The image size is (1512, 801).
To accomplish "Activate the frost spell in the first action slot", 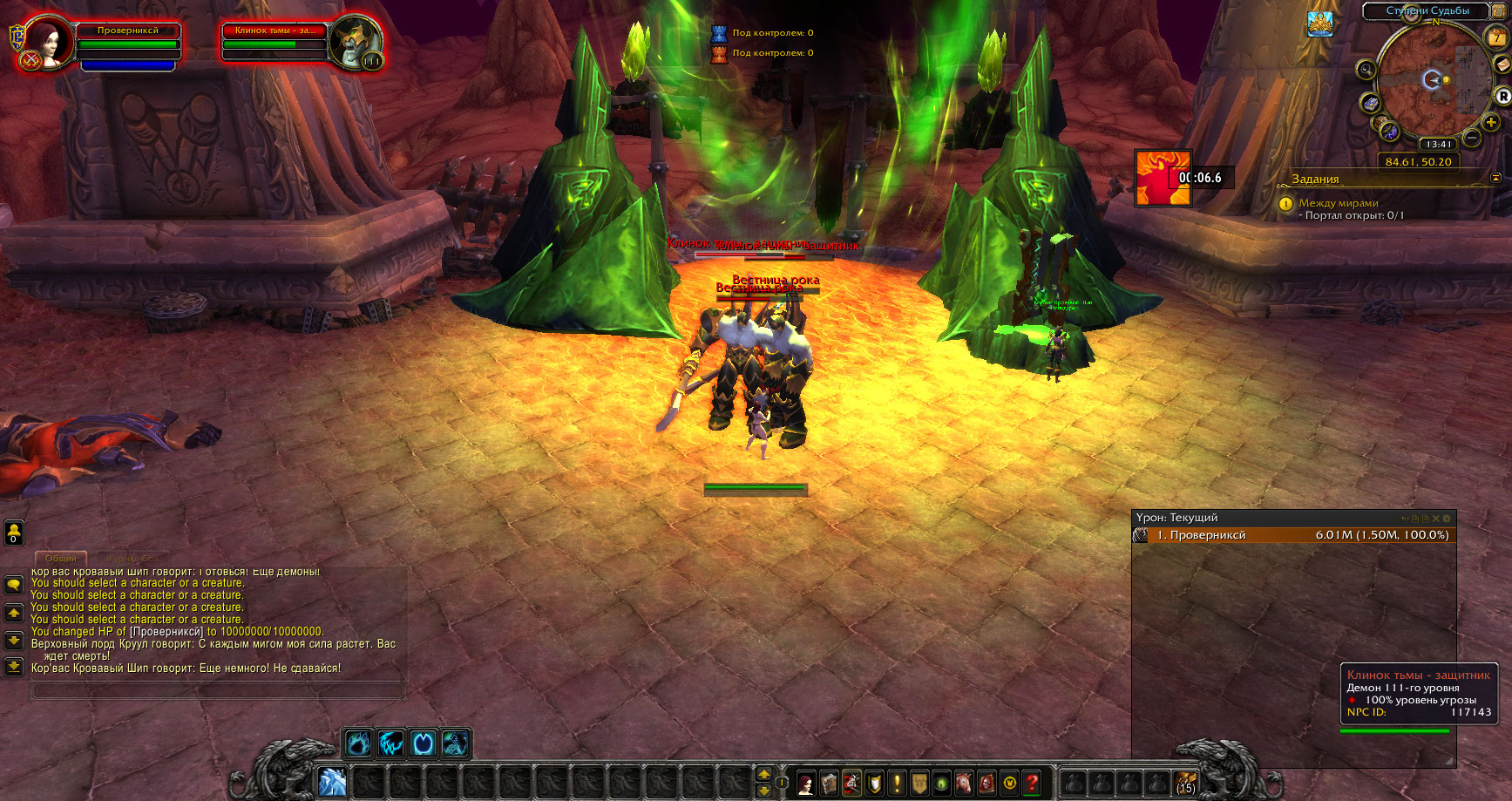I will click(x=332, y=782).
